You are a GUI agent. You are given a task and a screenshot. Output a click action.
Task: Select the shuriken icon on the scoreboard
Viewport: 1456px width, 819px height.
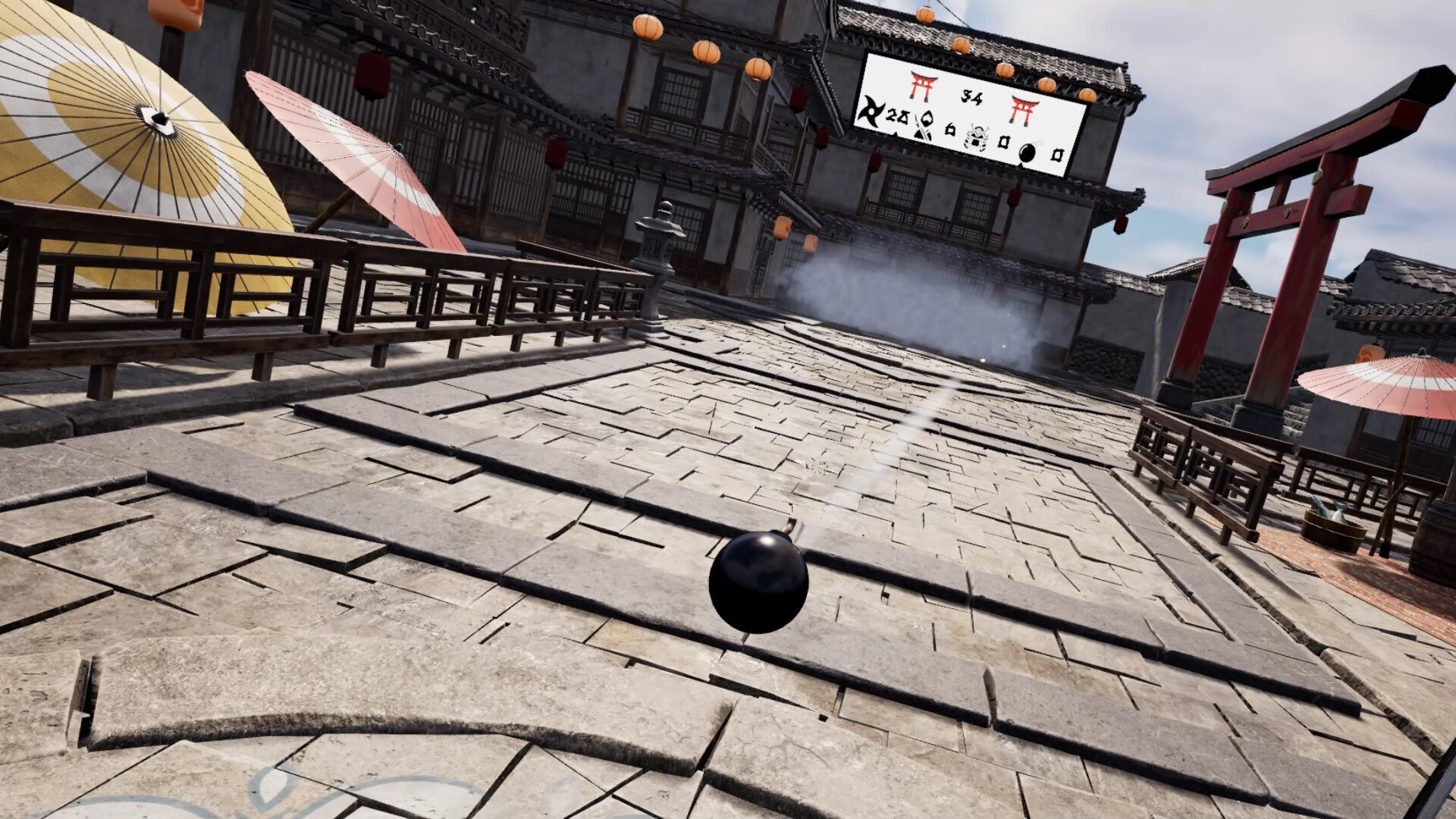[x=870, y=112]
